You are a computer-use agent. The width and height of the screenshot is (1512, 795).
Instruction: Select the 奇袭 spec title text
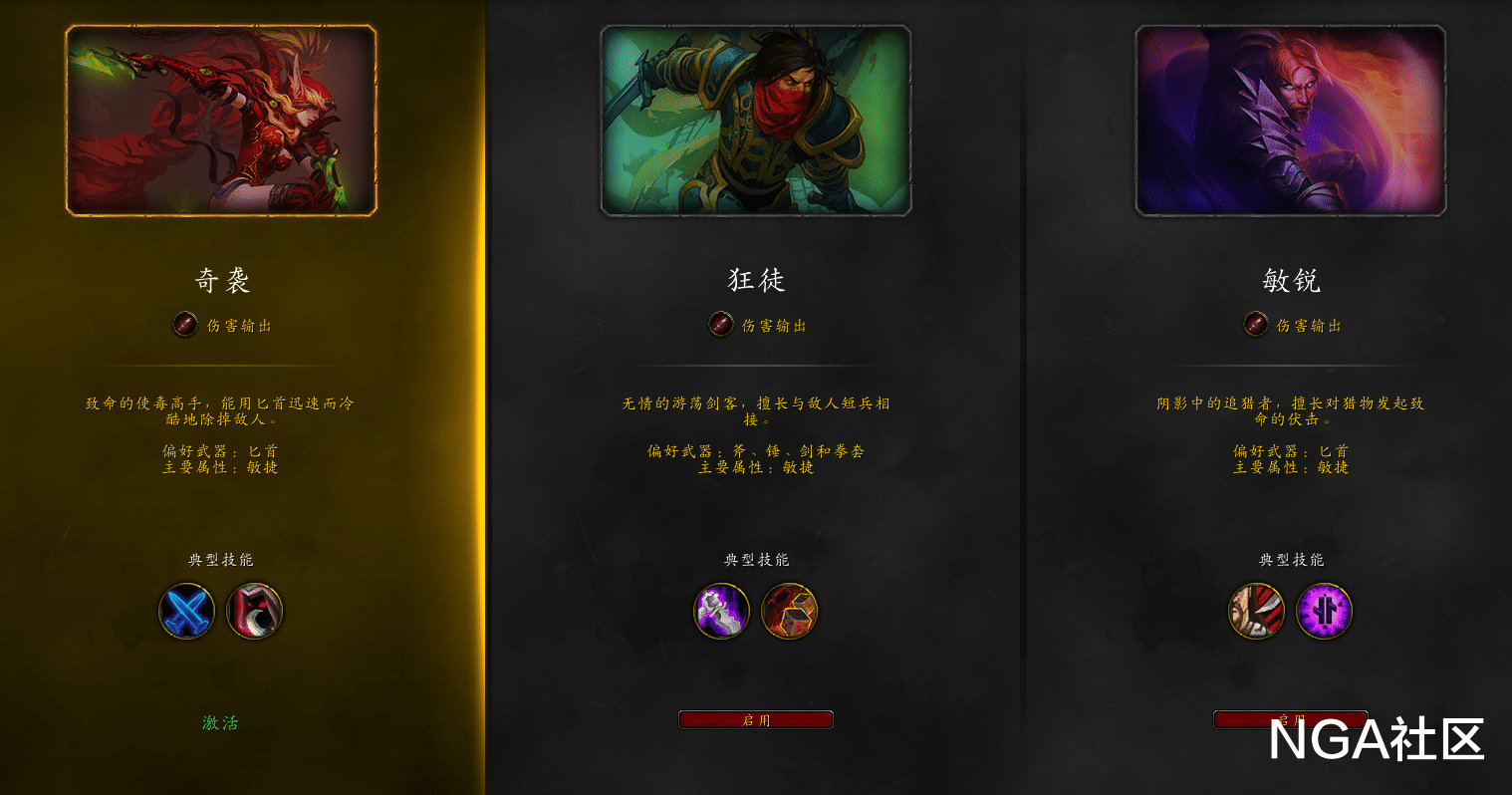point(220,282)
